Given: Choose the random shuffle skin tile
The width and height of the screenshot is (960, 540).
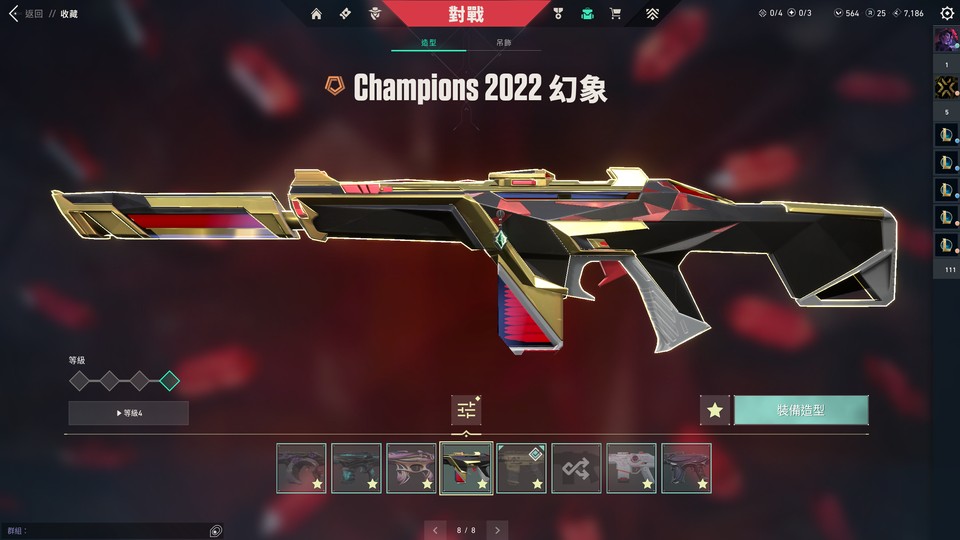Looking at the screenshot, I should pyautogui.click(x=576, y=468).
